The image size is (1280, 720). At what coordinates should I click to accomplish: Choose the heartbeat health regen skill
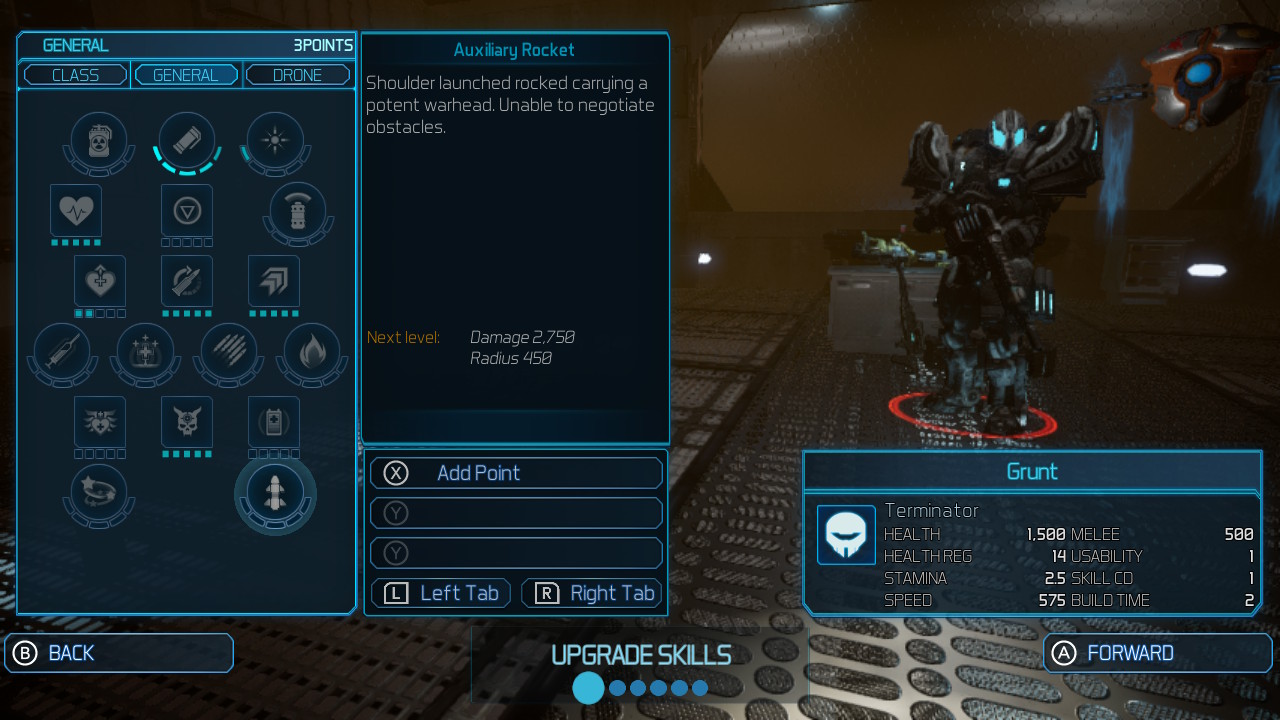[x=75, y=213]
